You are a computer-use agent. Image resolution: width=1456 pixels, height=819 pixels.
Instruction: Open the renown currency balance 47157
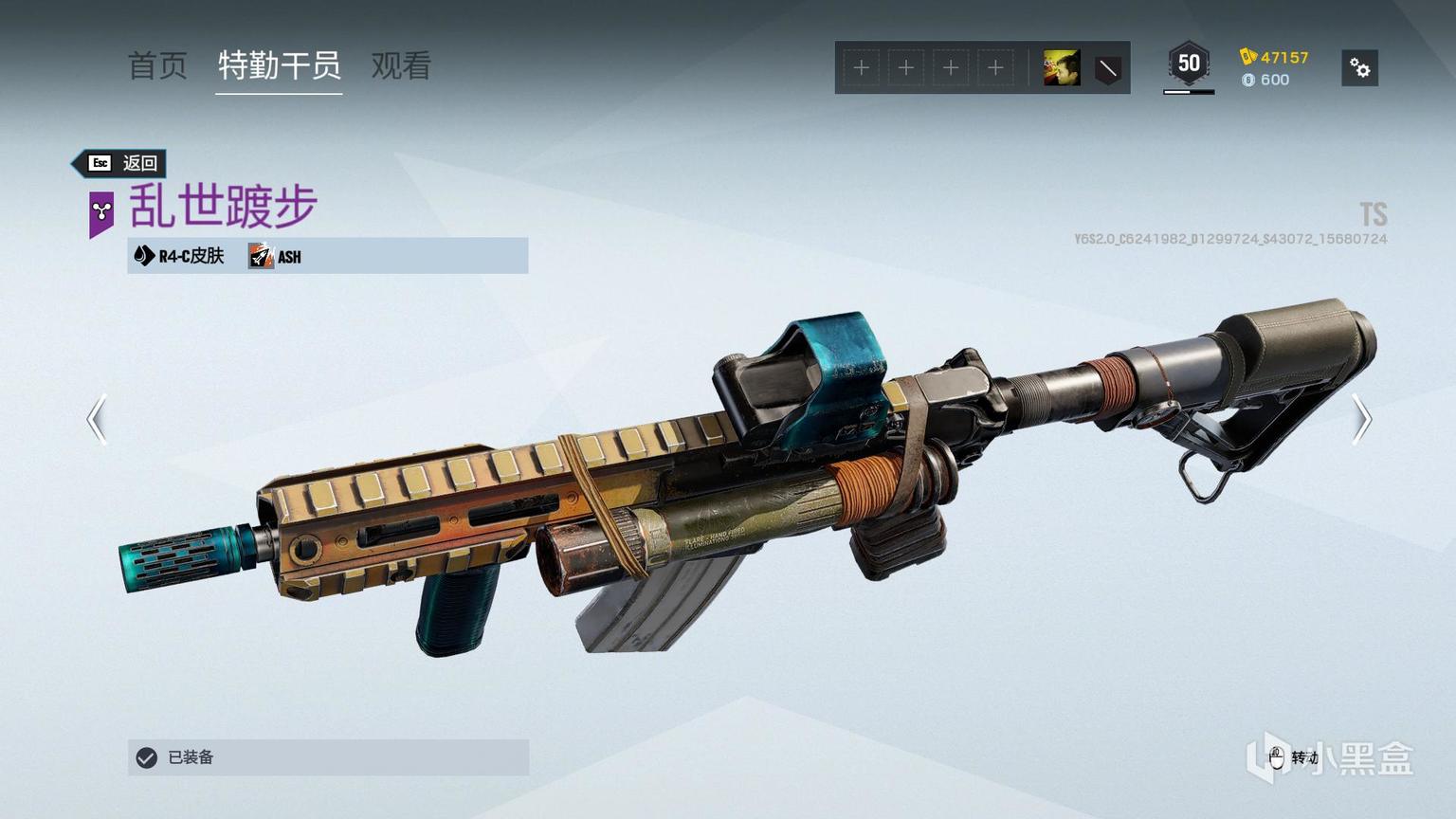(1274, 57)
